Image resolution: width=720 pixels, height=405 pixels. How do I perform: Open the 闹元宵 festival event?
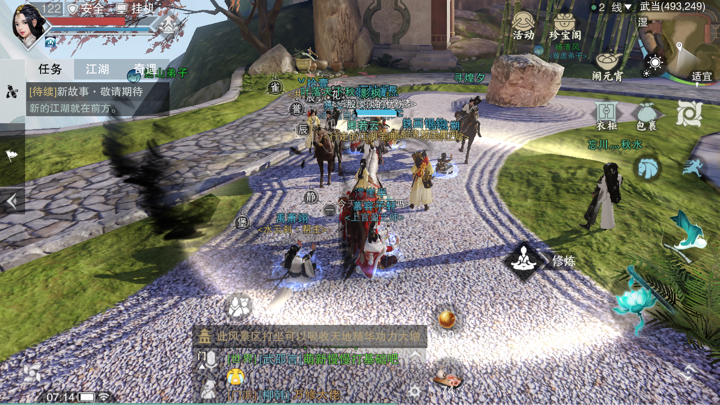click(607, 64)
